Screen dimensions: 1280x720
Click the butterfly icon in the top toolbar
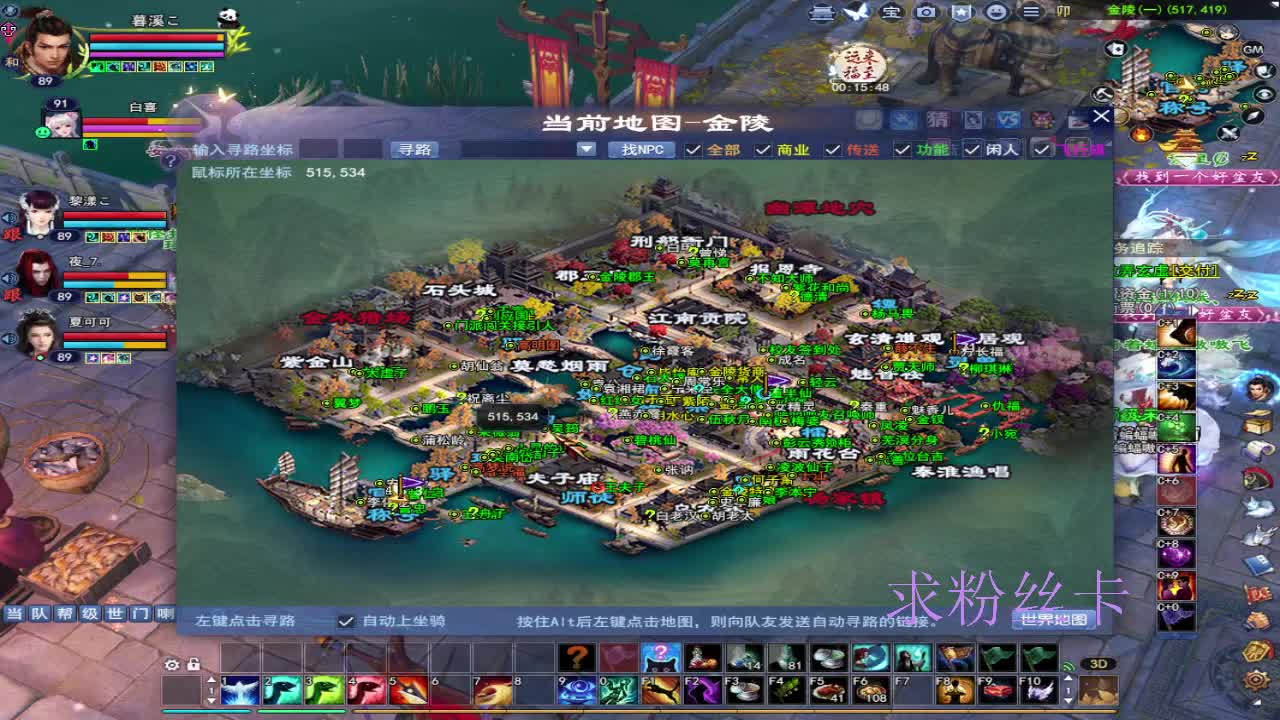856,12
